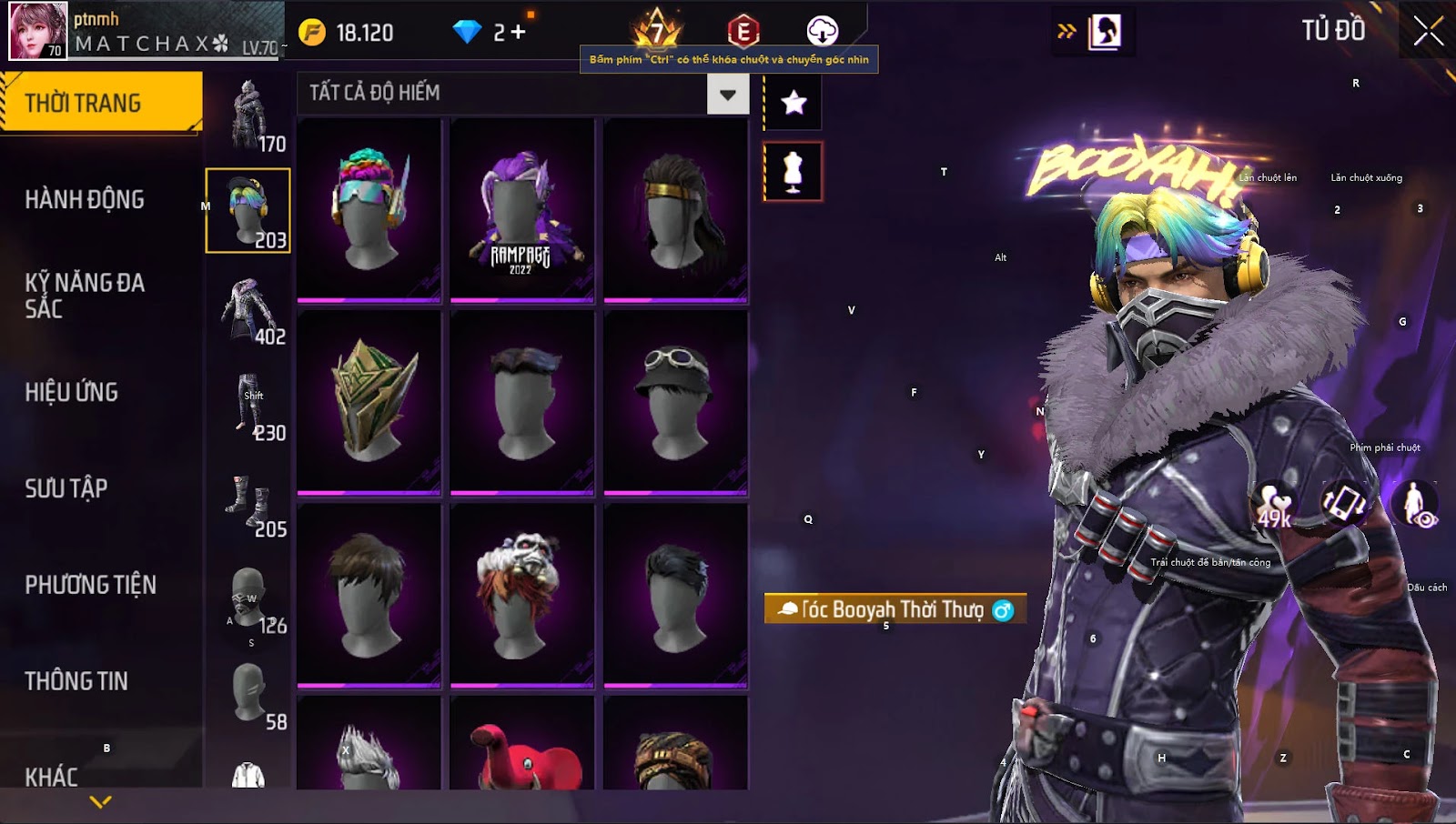Click the mannequin outfit preset button

[x=794, y=171]
